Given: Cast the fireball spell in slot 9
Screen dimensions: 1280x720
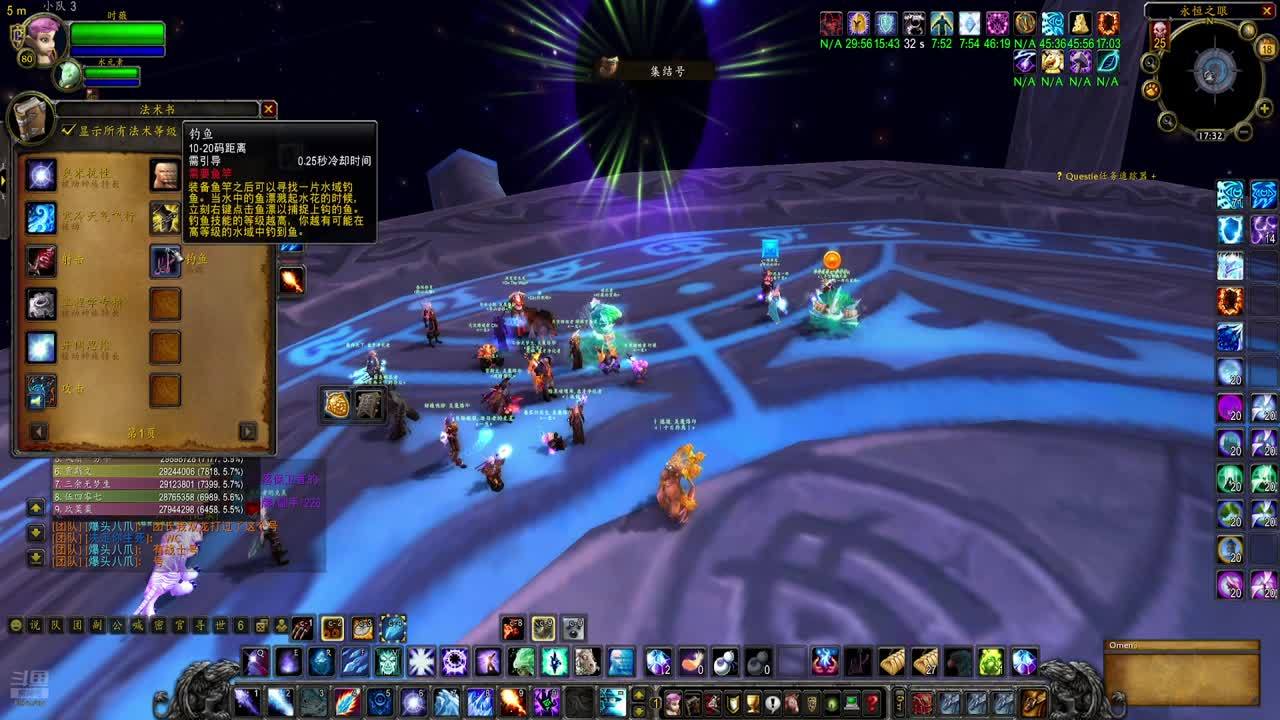Looking at the screenshot, I should coord(512,702).
